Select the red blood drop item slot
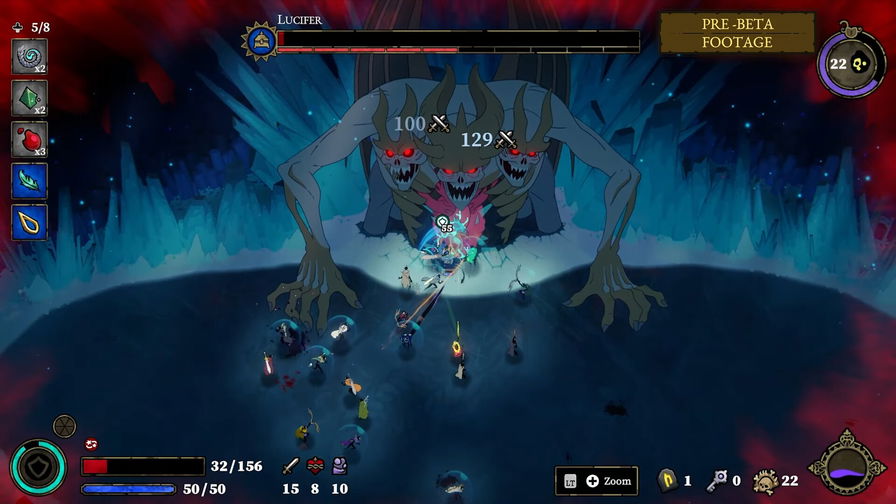Viewport: 896px width, 504px height. [29, 139]
